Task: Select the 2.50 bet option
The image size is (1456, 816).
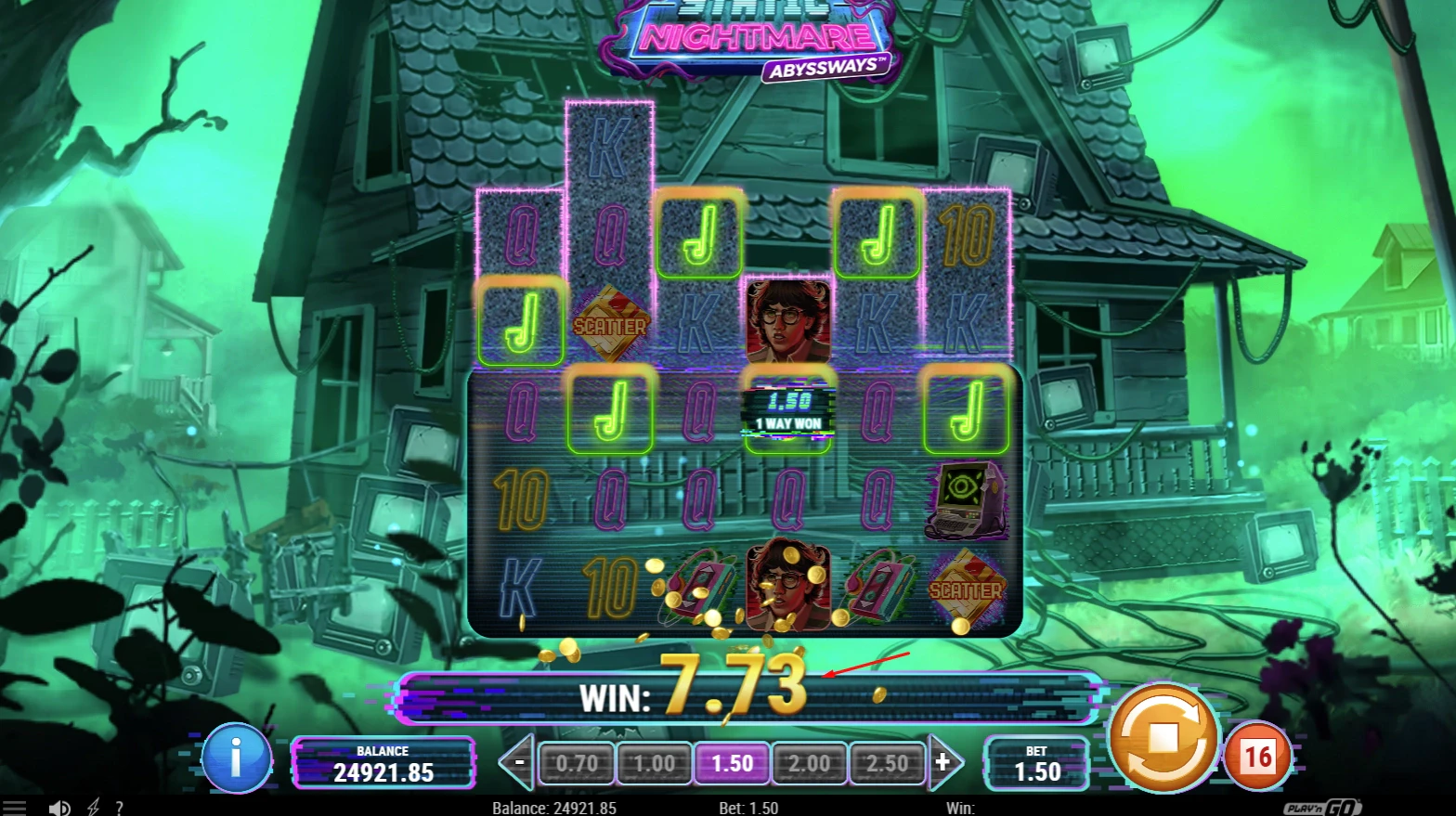Action: (x=887, y=762)
